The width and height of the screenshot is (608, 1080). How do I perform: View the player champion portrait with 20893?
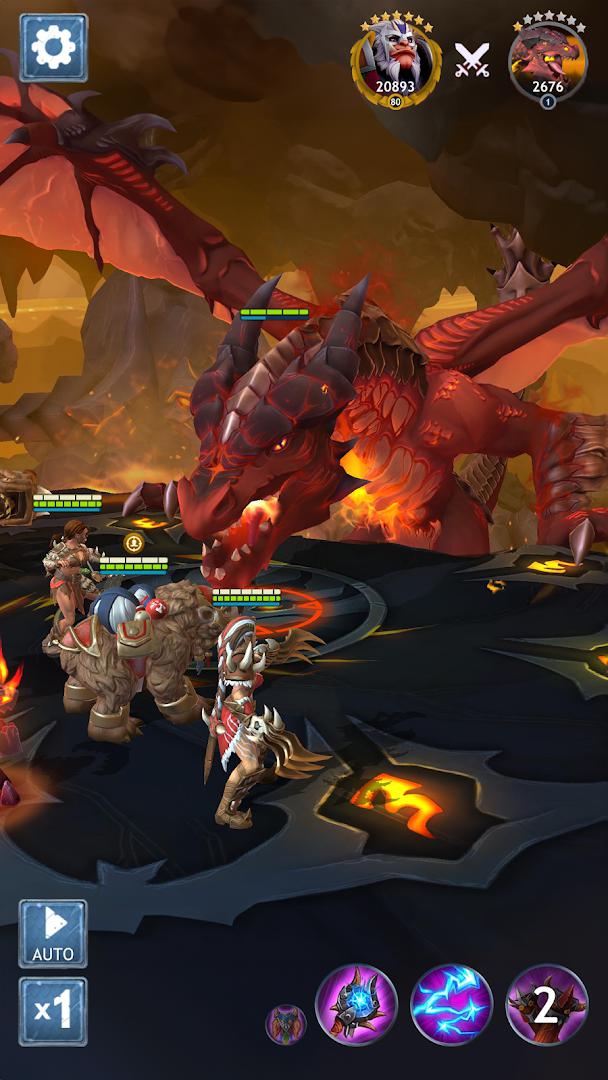[x=395, y=62]
